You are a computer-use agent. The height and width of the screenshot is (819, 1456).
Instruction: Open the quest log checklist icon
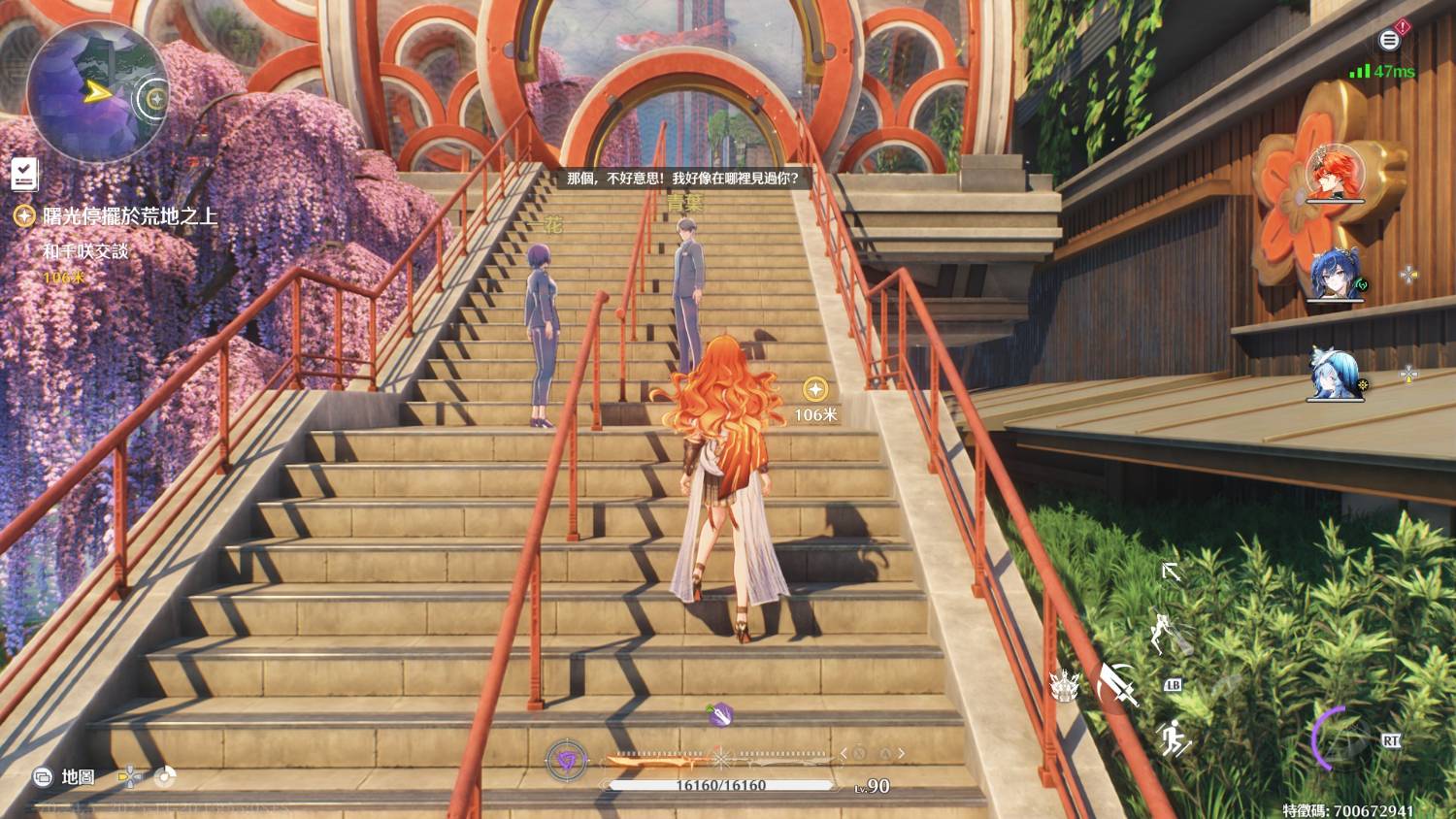click(x=24, y=174)
